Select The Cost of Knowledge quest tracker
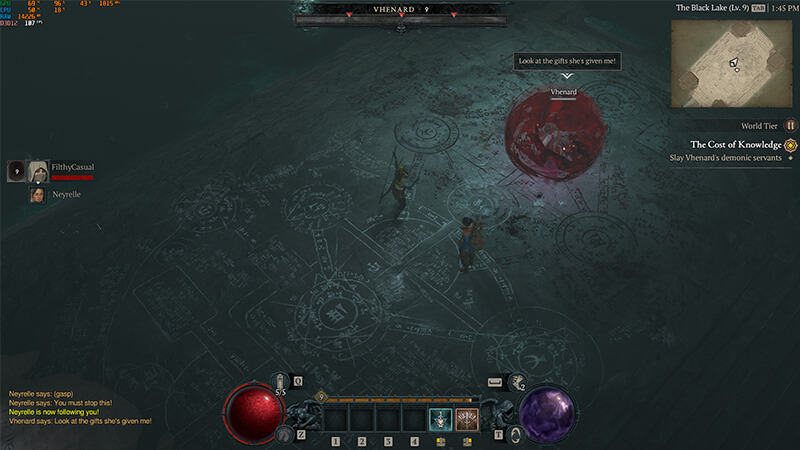 tap(735, 144)
